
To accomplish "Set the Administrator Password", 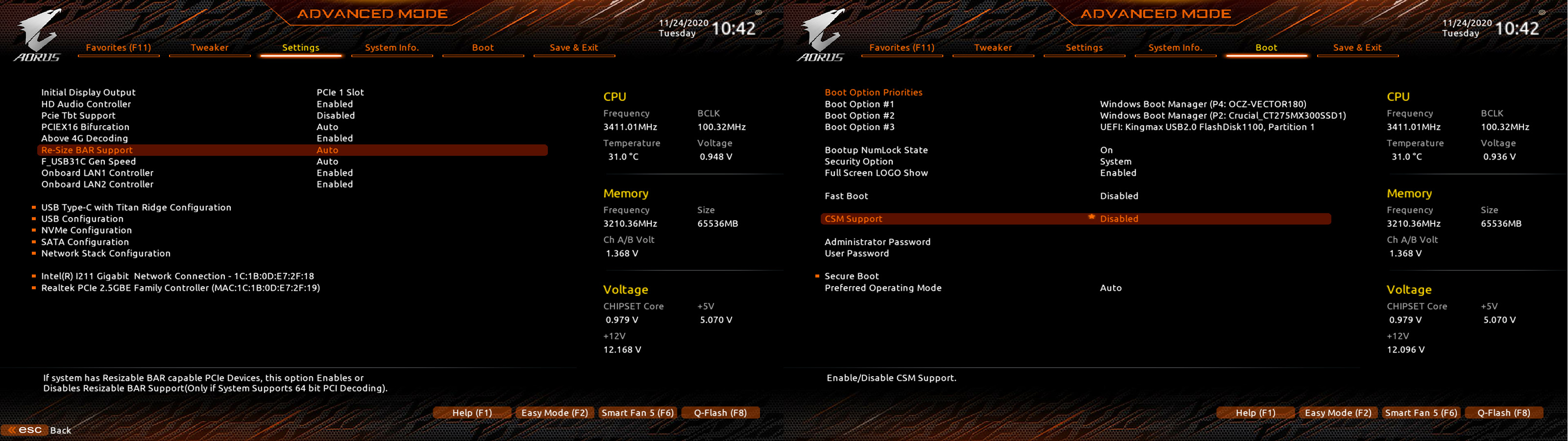I will pos(877,242).
